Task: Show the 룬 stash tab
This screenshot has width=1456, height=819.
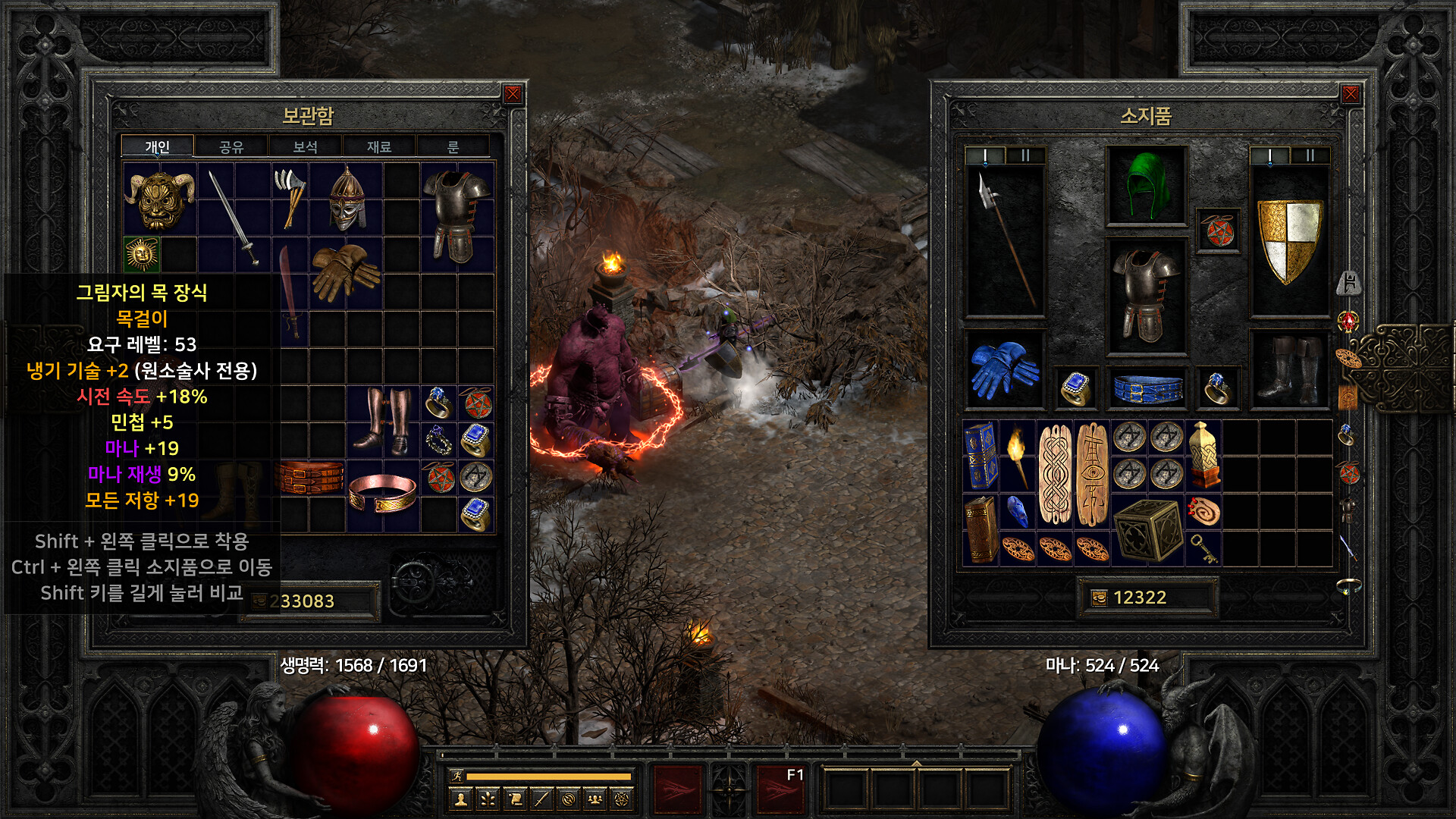Action: coord(453,146)
